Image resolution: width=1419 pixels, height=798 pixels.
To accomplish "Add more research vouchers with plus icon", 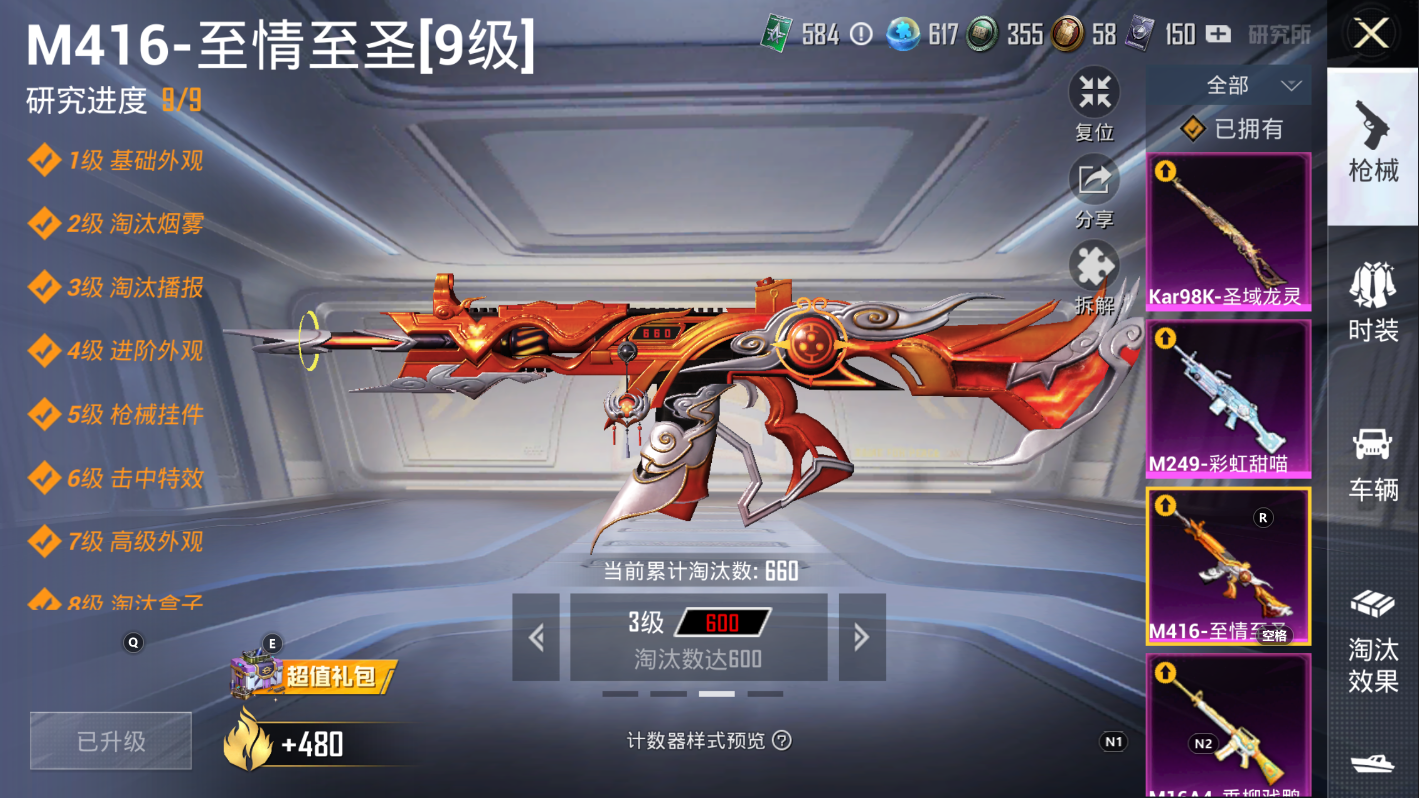I will pos(1218,34).
